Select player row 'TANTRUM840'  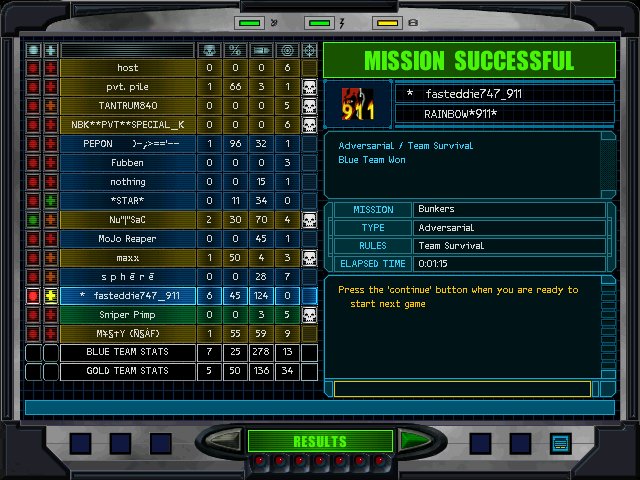pos(127,106)
